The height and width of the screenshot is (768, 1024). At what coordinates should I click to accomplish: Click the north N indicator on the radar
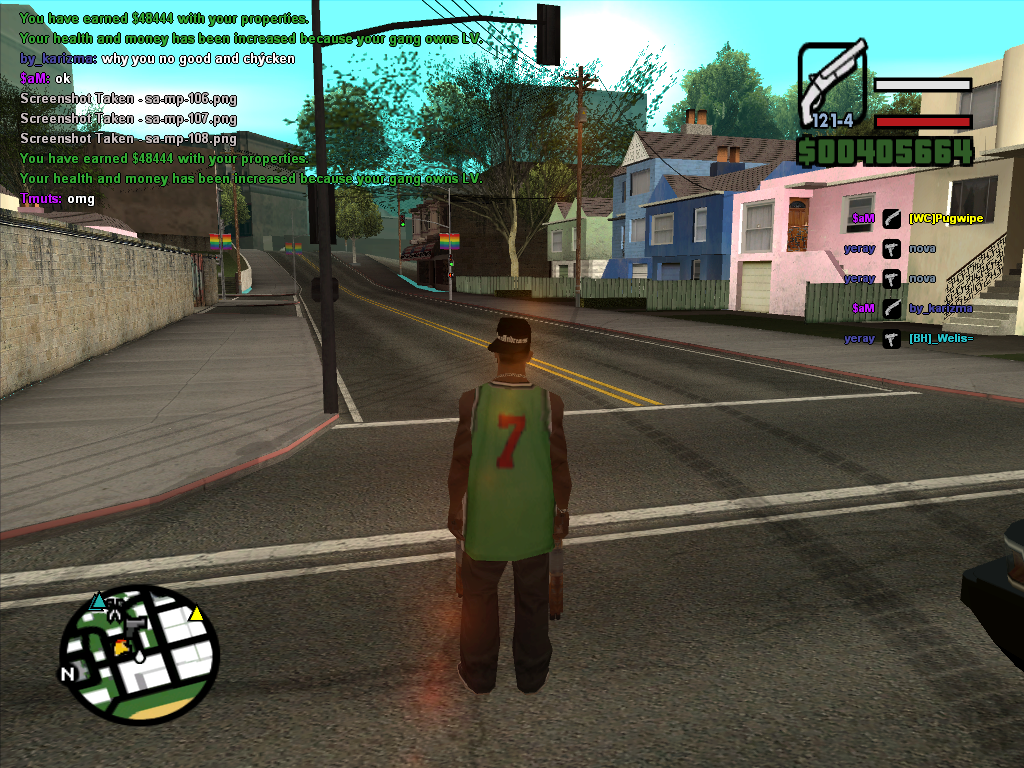(68, 674)
